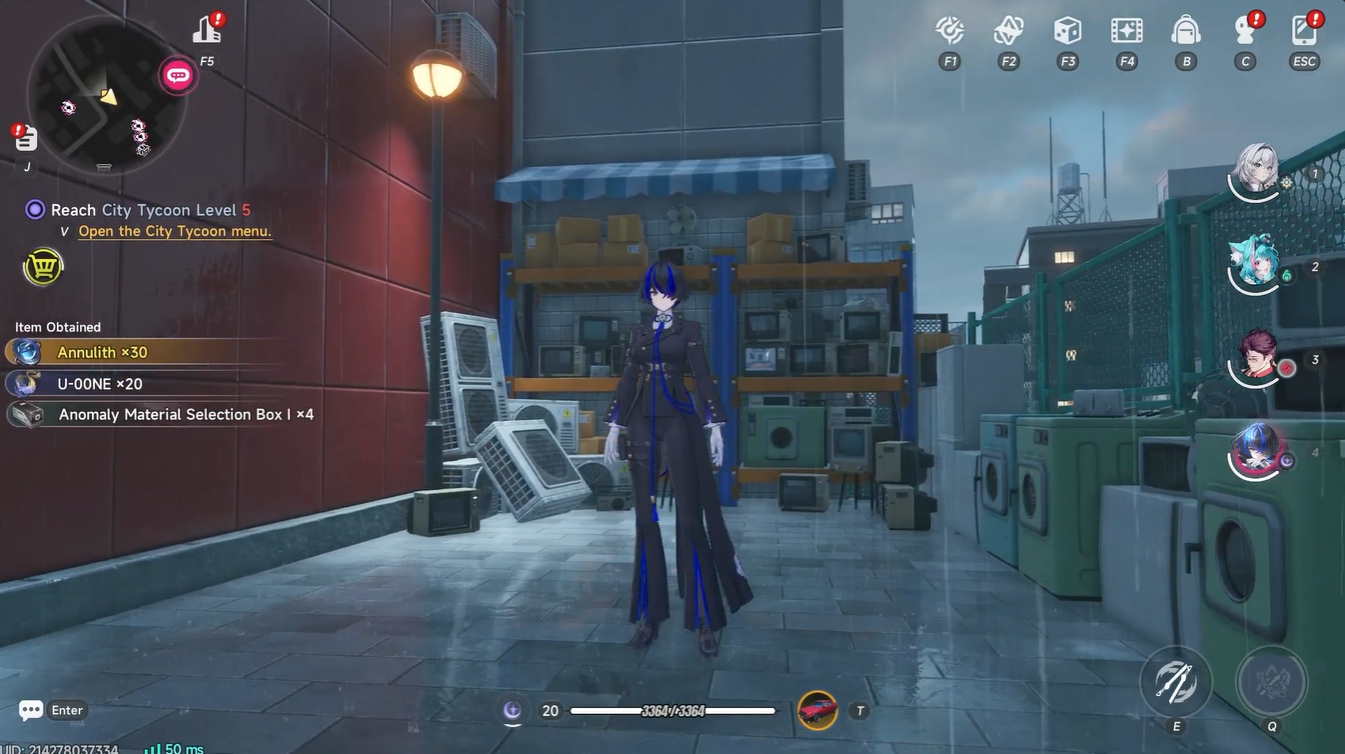This screenshot has height=754, width=1345.
Task: Click the 'Open the City Tycoon menu' link
Action: coord(174,229)
